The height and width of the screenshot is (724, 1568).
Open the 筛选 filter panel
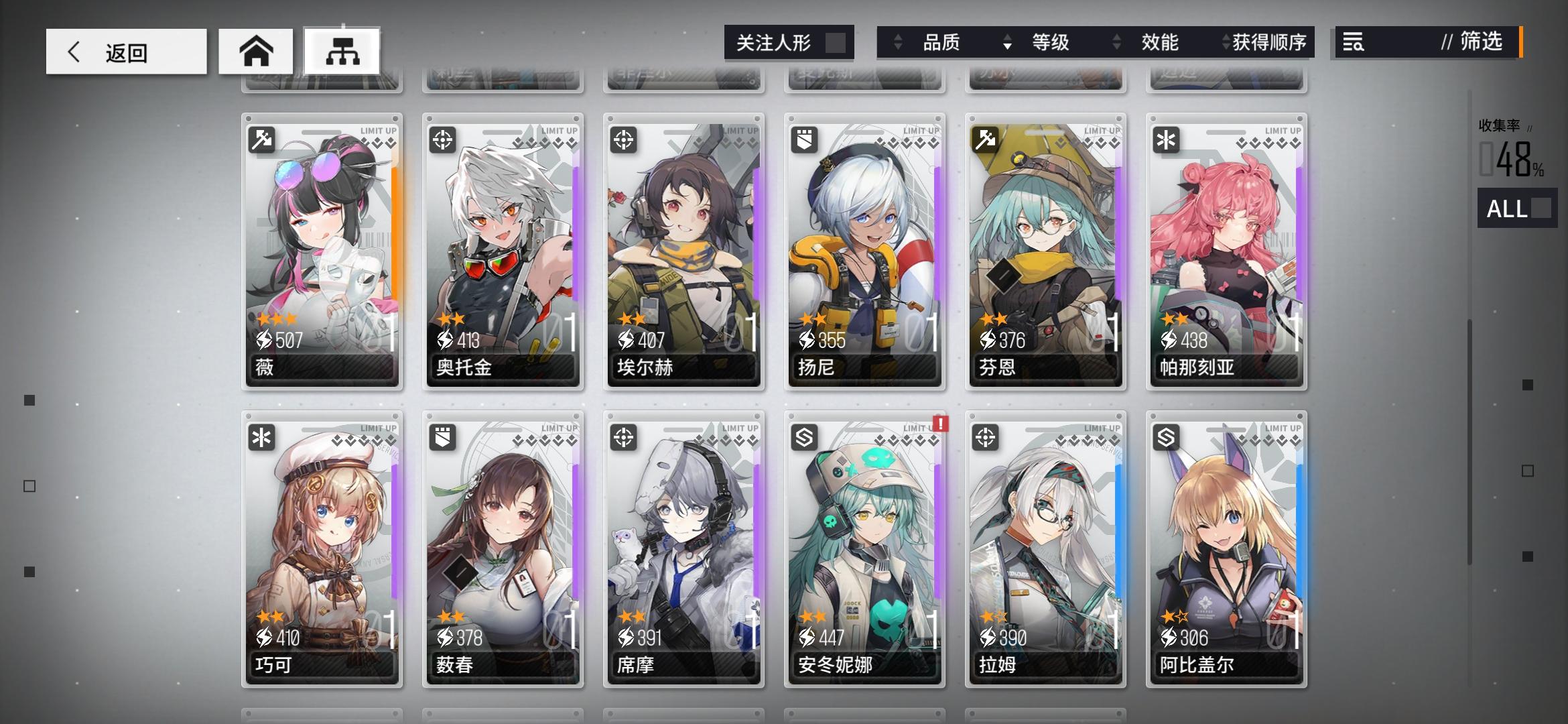(1482, 42)
